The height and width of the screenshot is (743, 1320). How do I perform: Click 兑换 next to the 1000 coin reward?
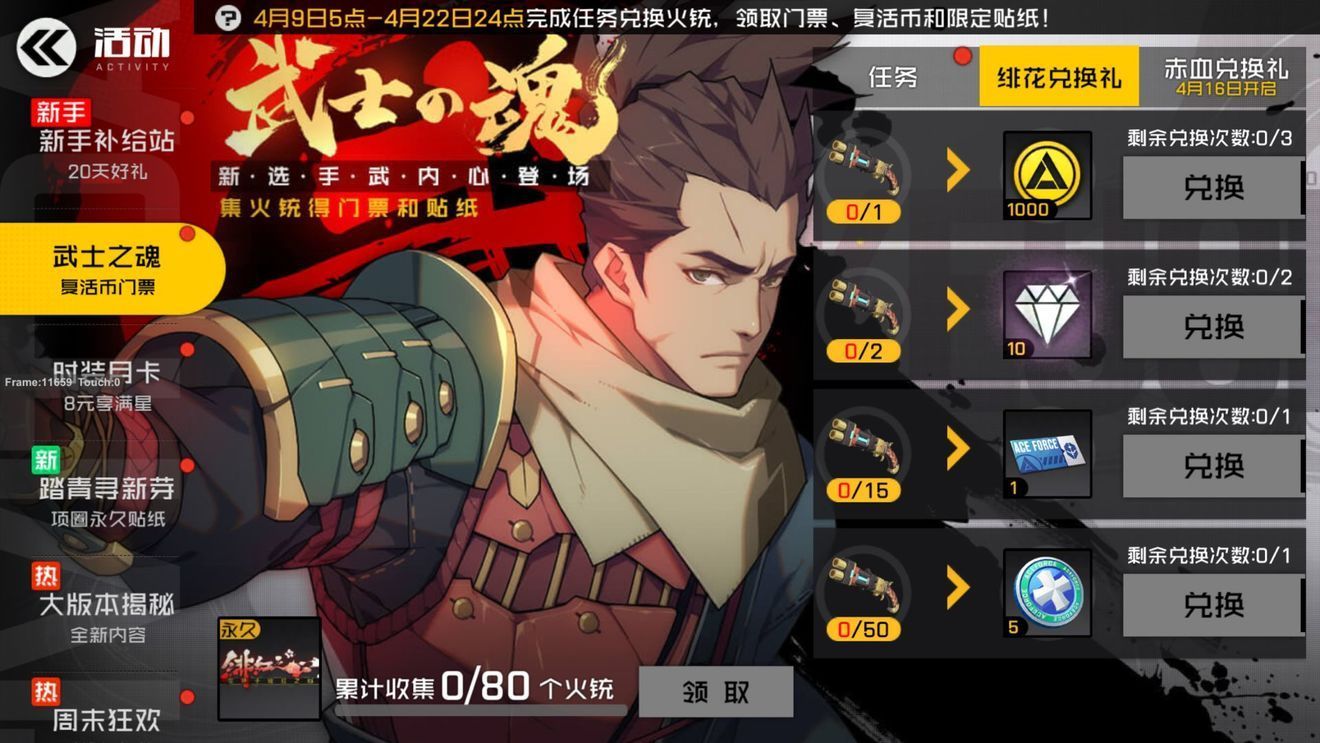1213,188
